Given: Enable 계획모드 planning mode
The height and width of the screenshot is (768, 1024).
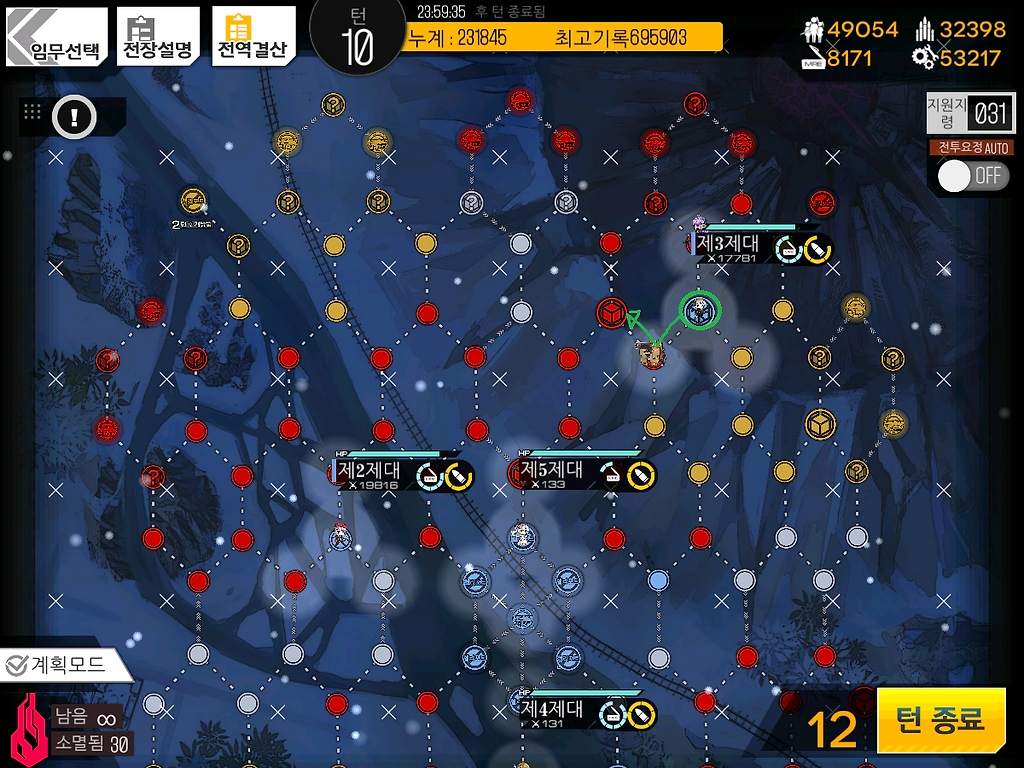Looking at the screenshot, I should 65,663.
